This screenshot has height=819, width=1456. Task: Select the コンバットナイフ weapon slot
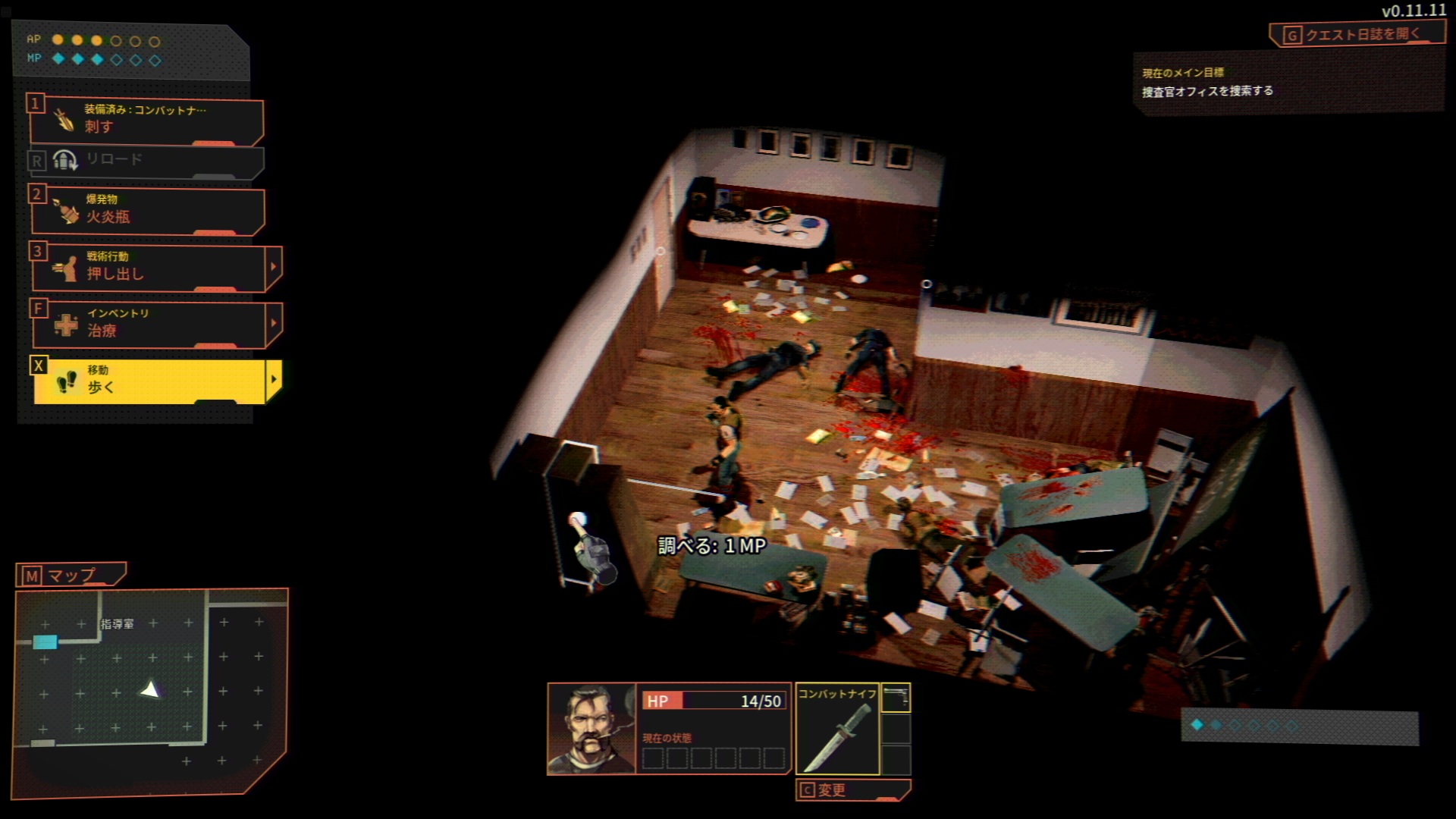pyautogui.click(x=836, y=730)
